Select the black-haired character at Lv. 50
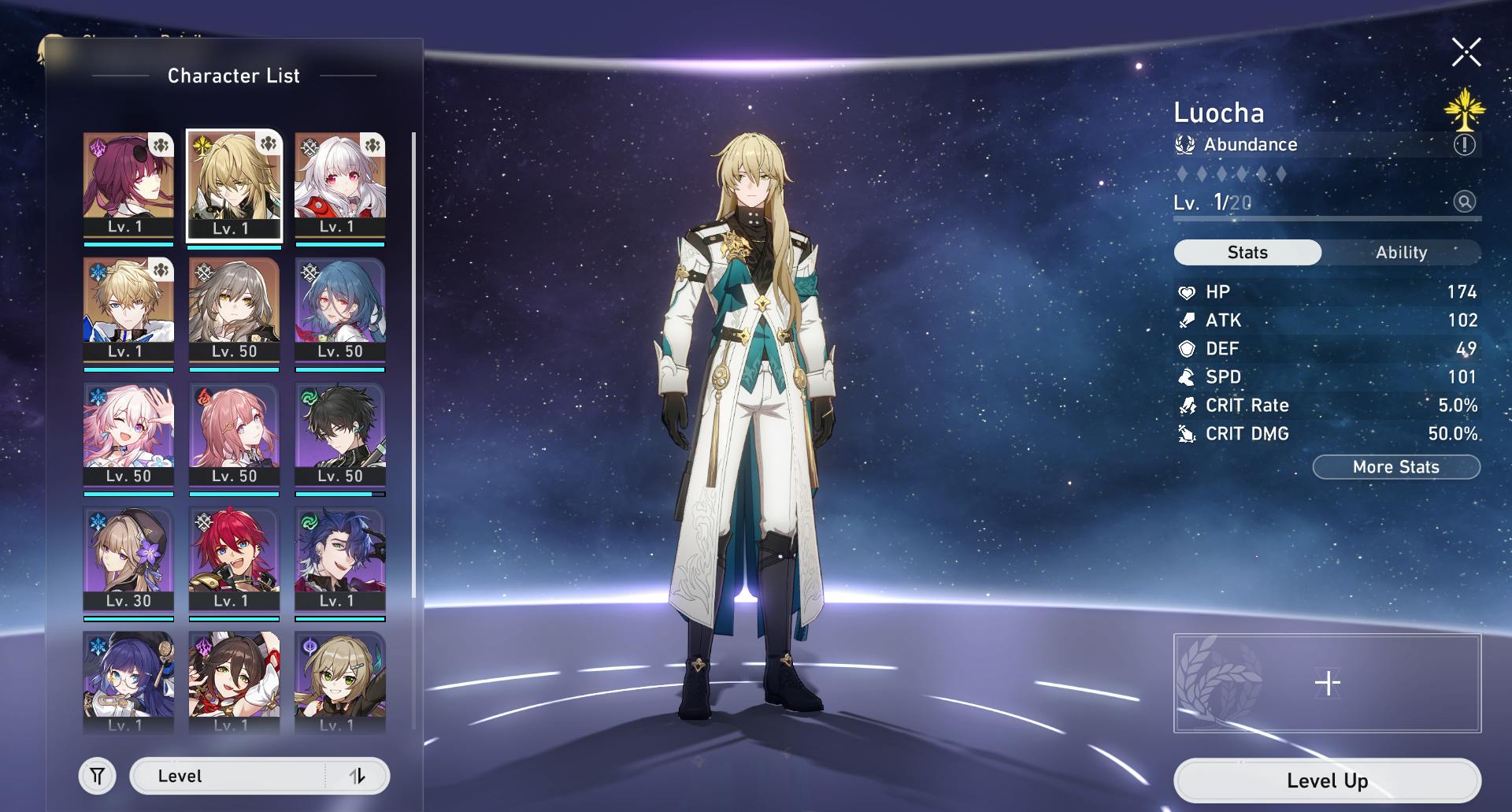Image resolution: width=1512 pixels, height=812 pixels. [x=340, y=434]
